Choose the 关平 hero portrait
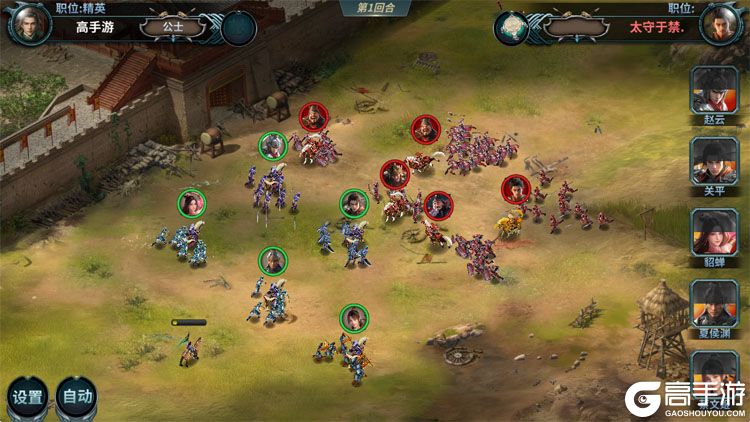Image resolution: width=750 pixels, height=422 pixels. (714, 160)
